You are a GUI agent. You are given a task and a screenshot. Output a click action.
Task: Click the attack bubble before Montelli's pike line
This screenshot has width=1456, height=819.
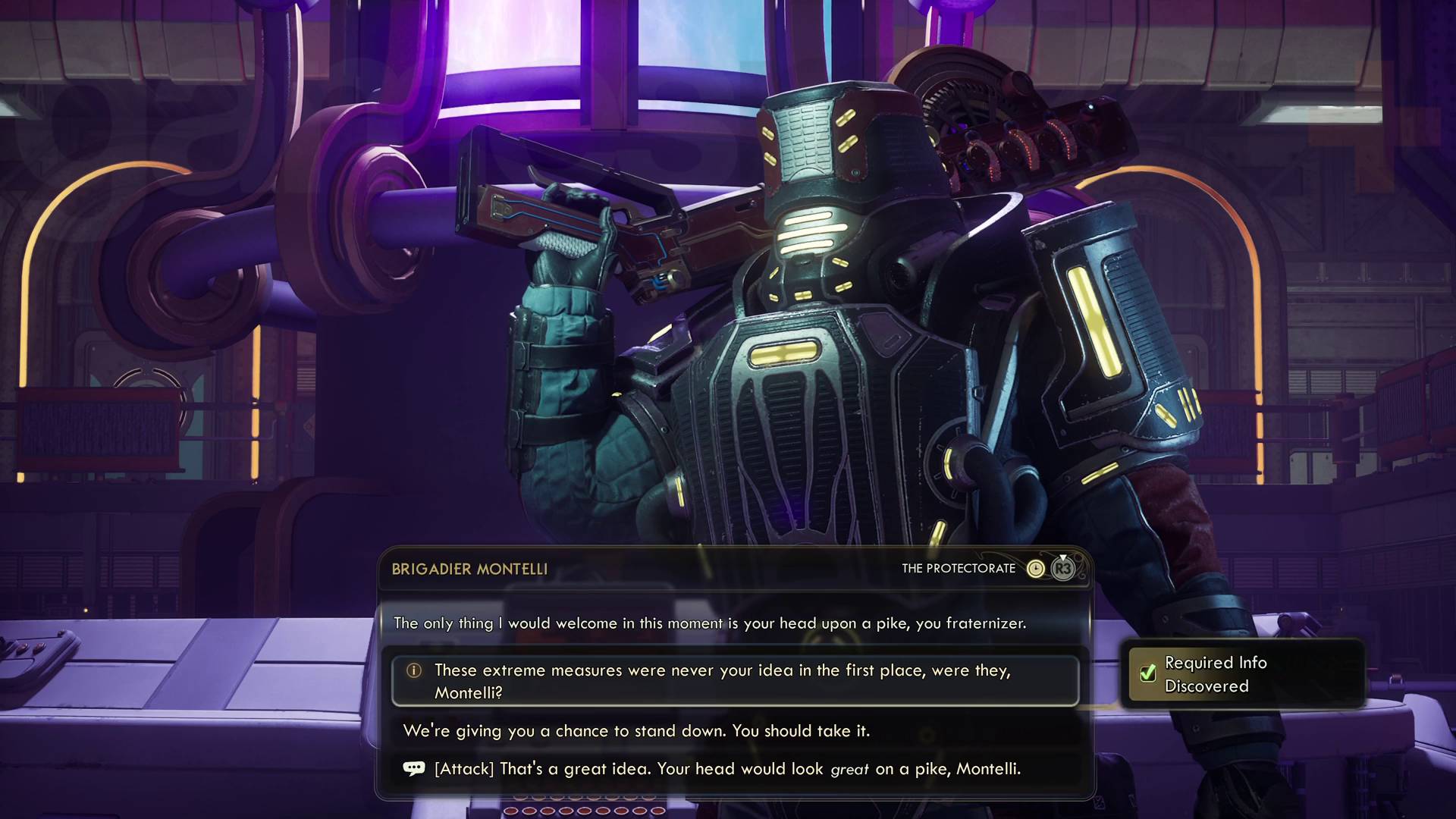(413, 768)
